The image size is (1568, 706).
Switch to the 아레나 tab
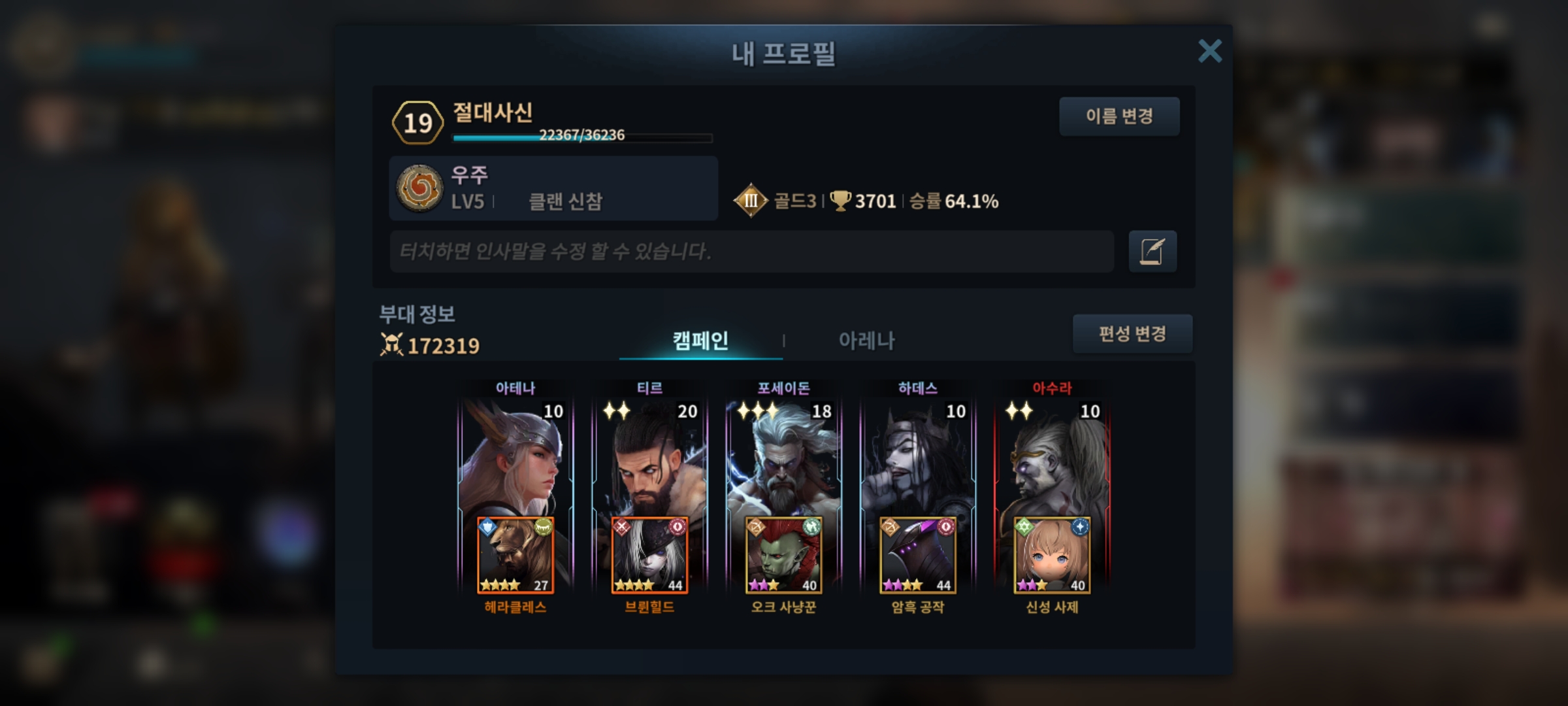[x=866, y=341]
